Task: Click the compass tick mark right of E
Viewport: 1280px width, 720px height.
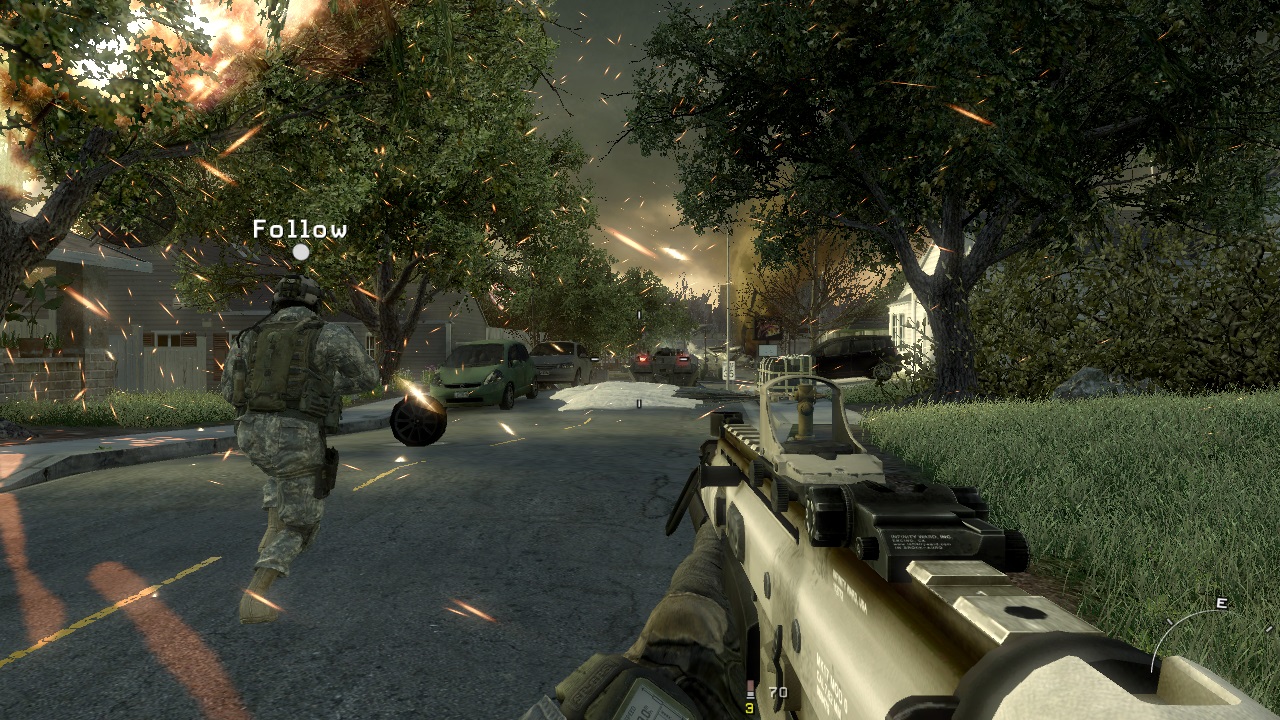Action: tap(1269, 628)
